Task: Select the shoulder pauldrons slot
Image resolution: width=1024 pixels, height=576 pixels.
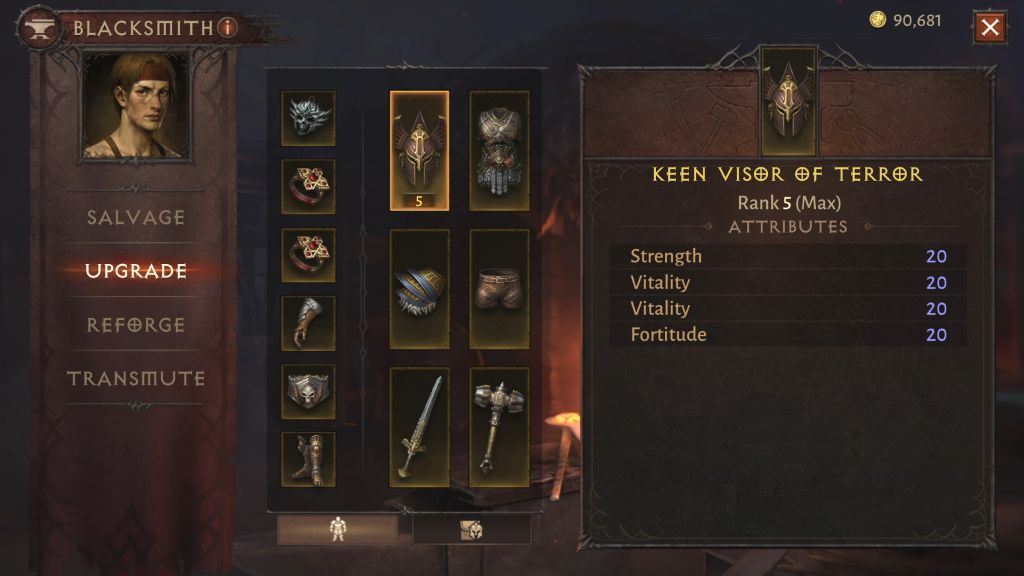Action: coord(419,288)
